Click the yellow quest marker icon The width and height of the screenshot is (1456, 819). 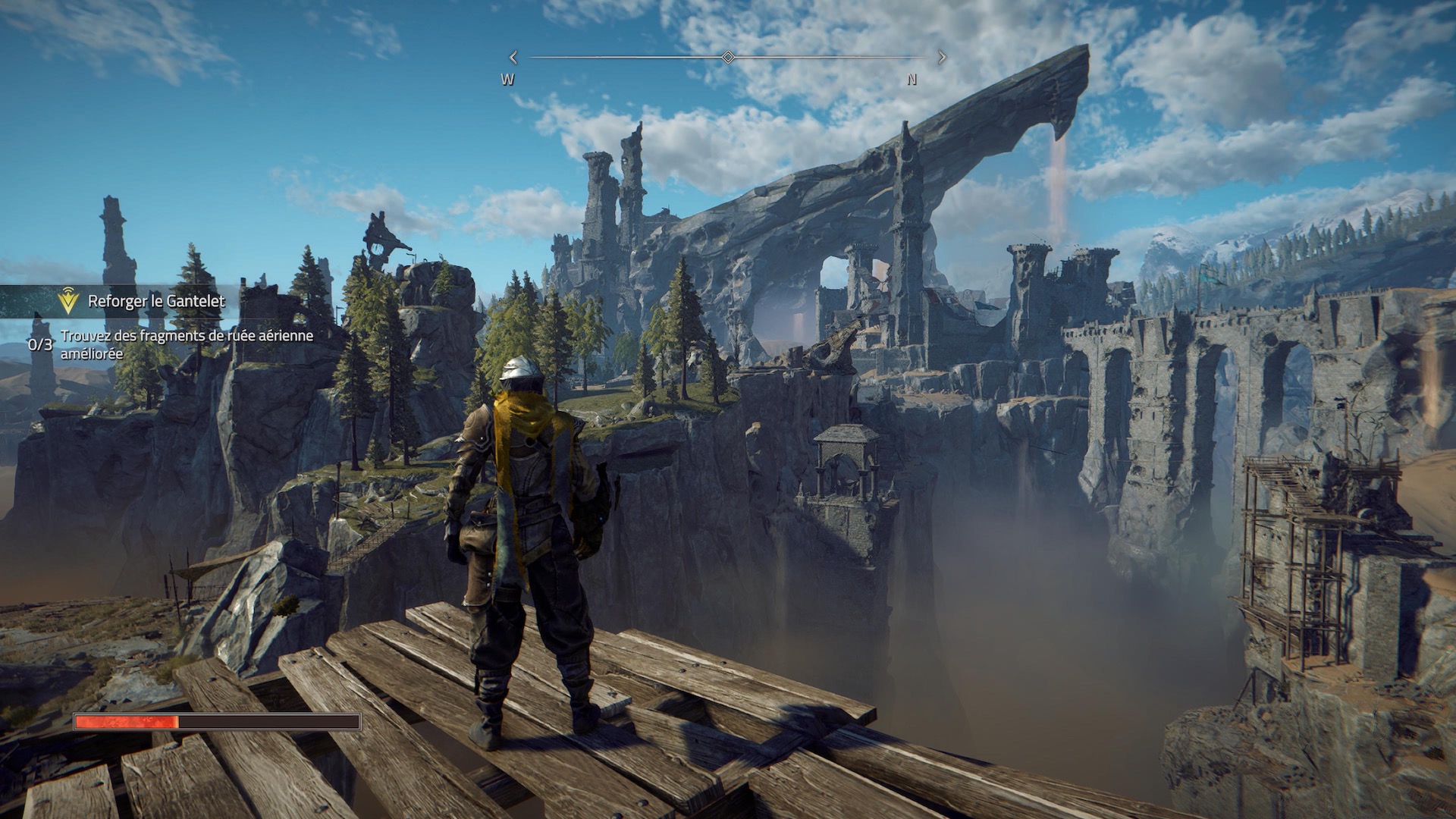[x=68, y=302]
